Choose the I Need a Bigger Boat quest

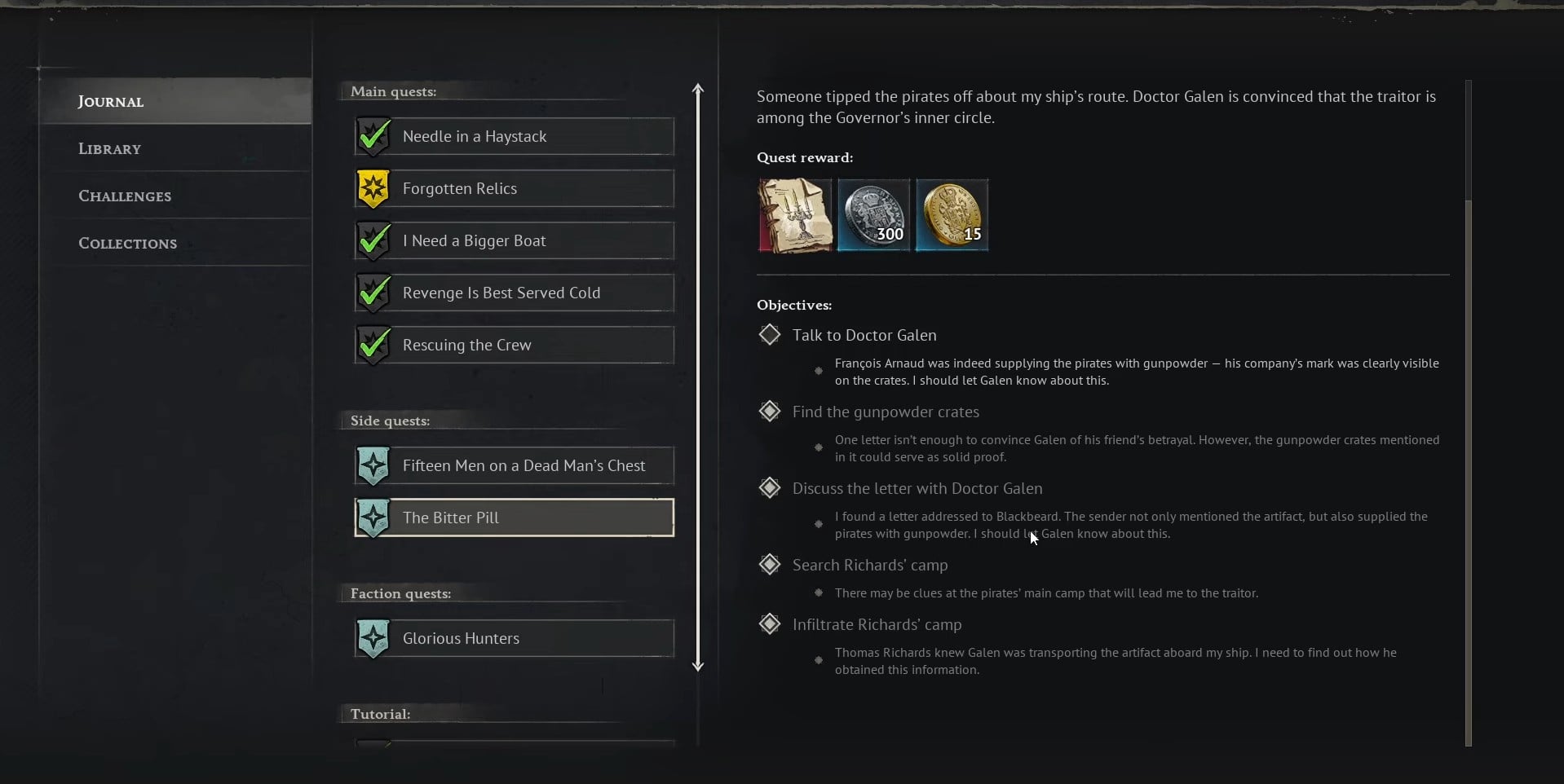[514, 241]
